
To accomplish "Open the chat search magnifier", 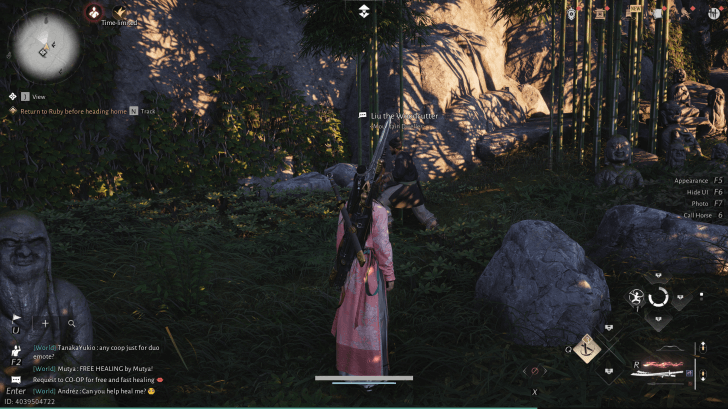I will 72,323.
